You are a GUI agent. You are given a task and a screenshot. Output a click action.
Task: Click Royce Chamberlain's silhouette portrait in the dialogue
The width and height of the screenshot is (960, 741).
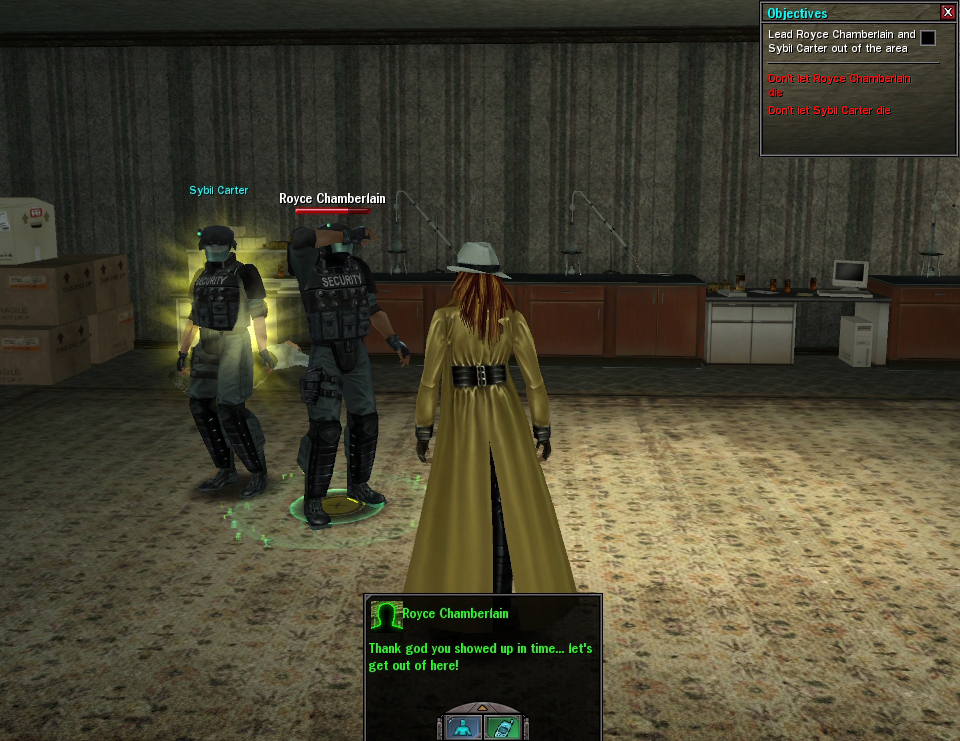pyautogui.click(x=385, y=615)
